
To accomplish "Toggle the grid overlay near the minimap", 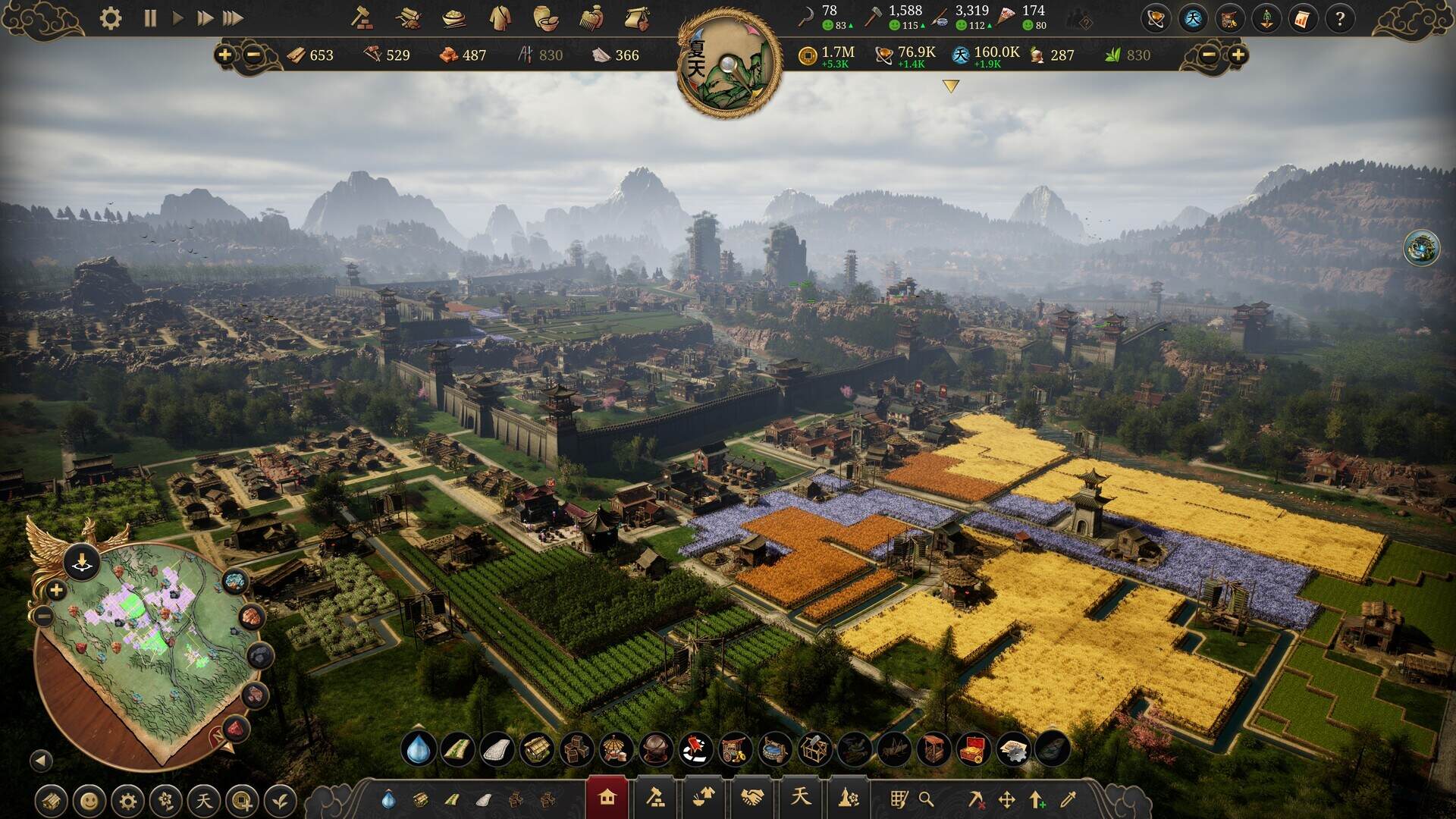I will [900, 799].
